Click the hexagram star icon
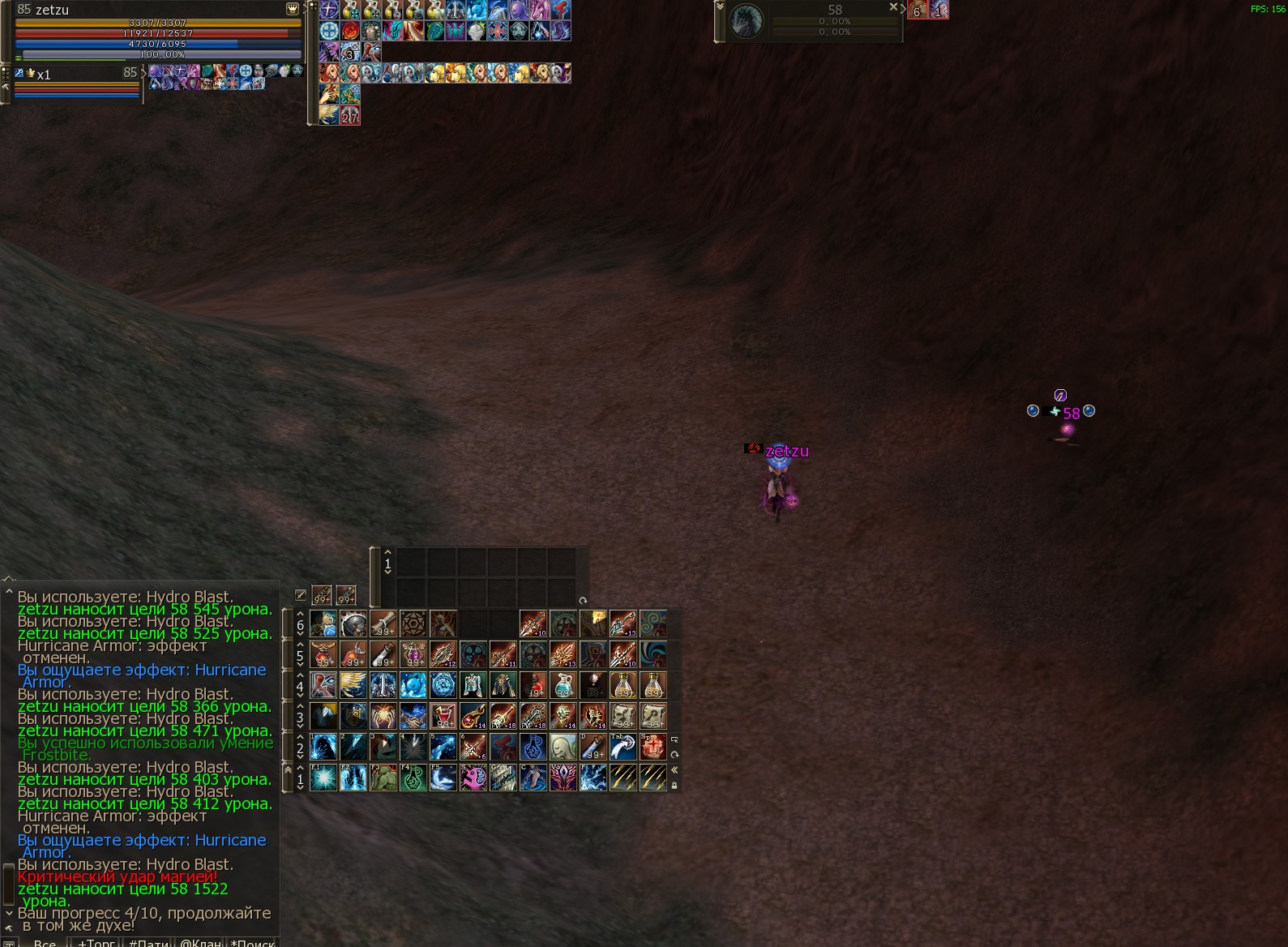This screenshot has height=947, width=1288. 413,623
